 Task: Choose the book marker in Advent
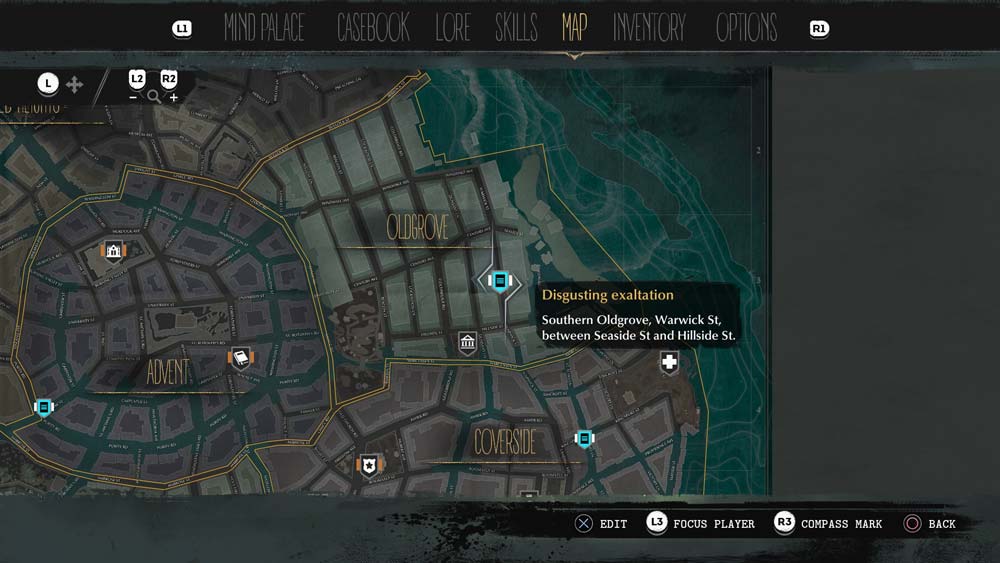[240, 358]
